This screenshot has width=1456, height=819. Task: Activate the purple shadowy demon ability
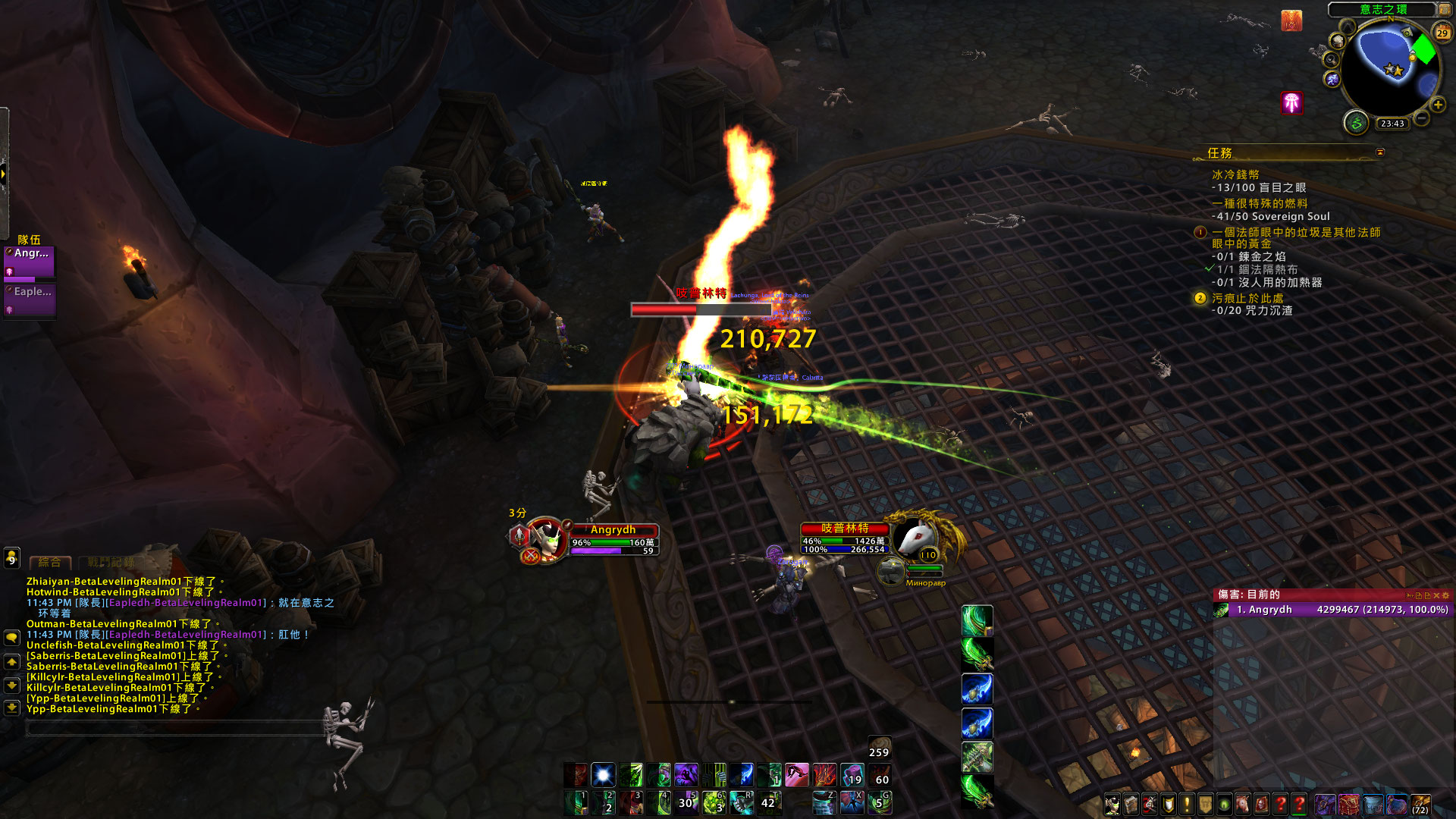(x=686, y=775)
